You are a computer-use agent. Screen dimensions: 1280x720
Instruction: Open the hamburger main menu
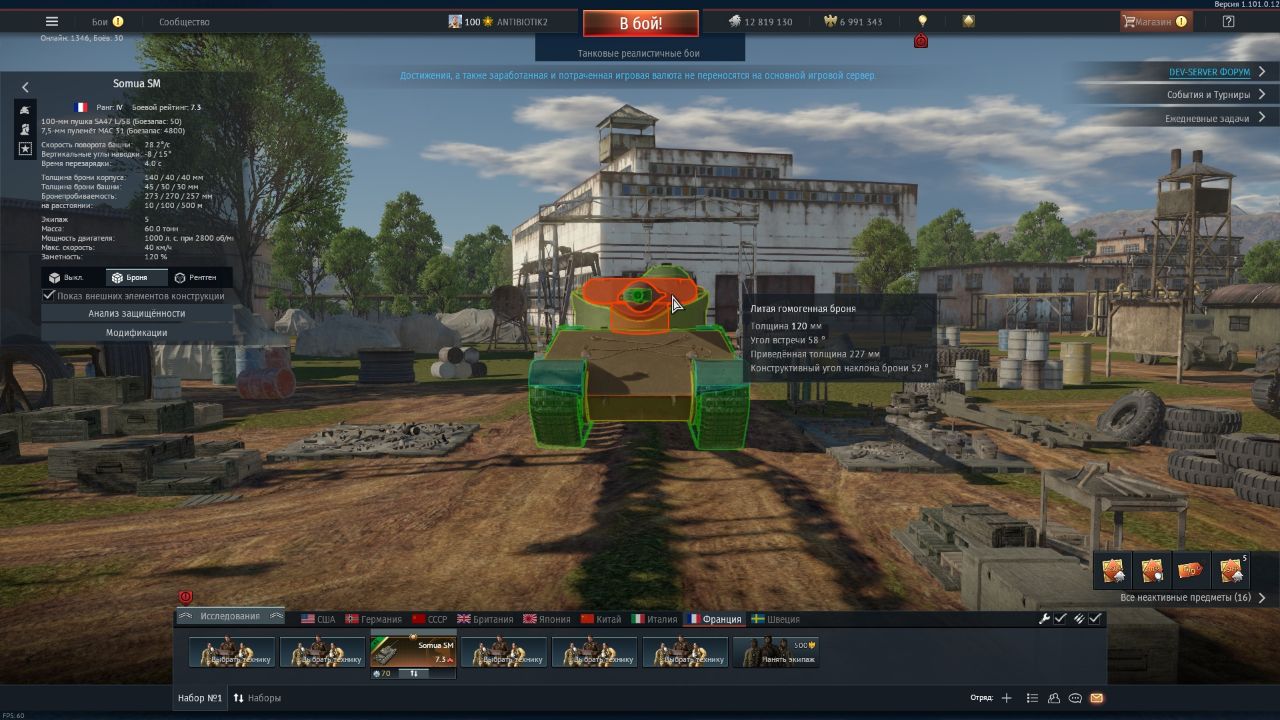pos(52,22)
